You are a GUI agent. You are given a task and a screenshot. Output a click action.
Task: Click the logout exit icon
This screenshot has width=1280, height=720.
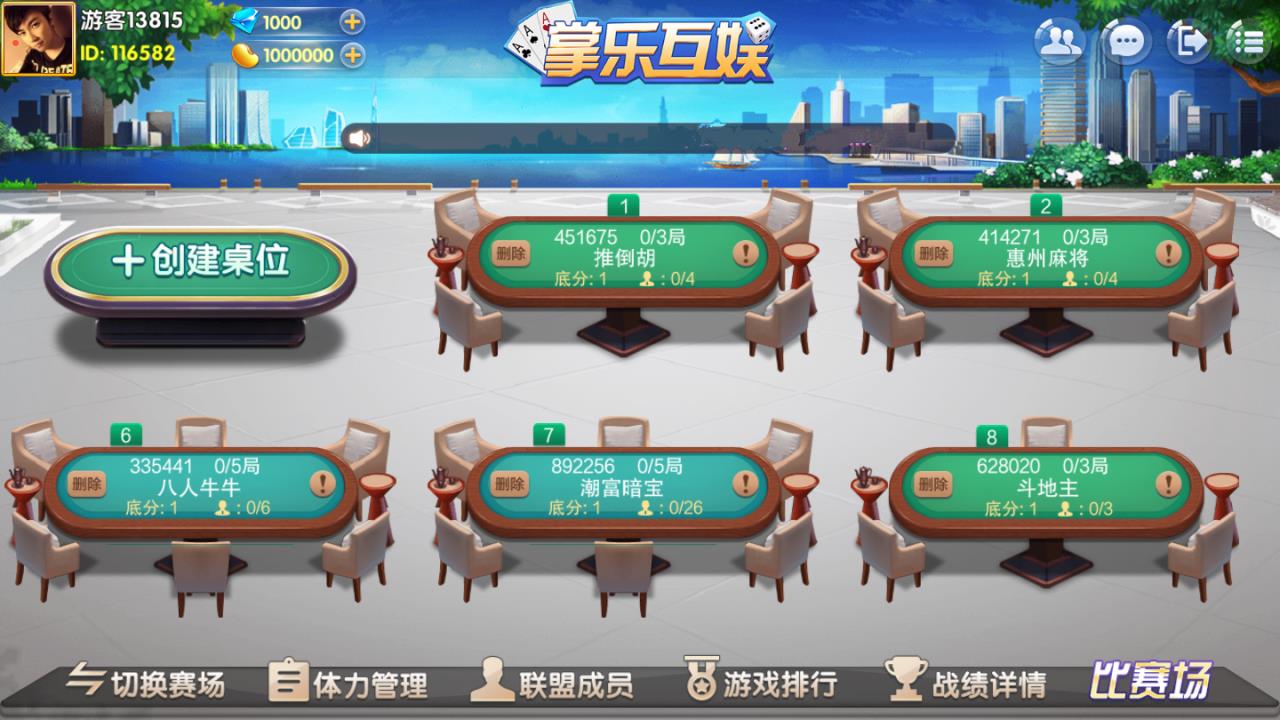(x=1190, y=42)
